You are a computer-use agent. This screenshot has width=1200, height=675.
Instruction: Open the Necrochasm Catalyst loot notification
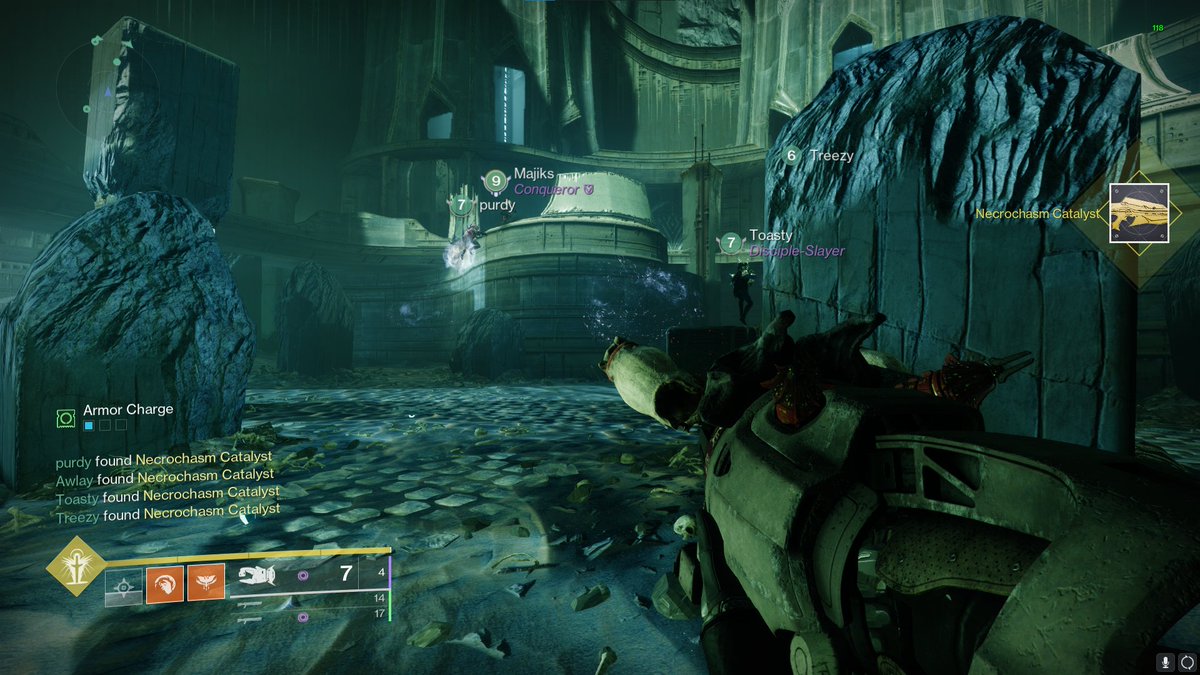coord(1139,212)
